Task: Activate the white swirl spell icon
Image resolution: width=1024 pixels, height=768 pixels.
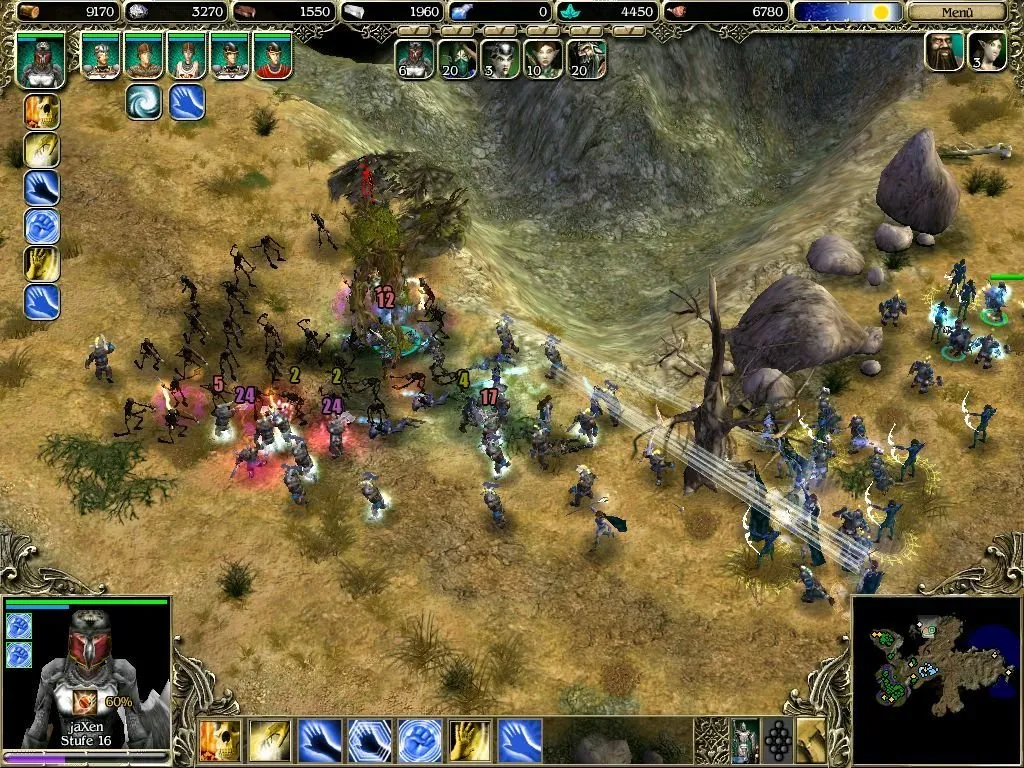Action: click(144, 101)
